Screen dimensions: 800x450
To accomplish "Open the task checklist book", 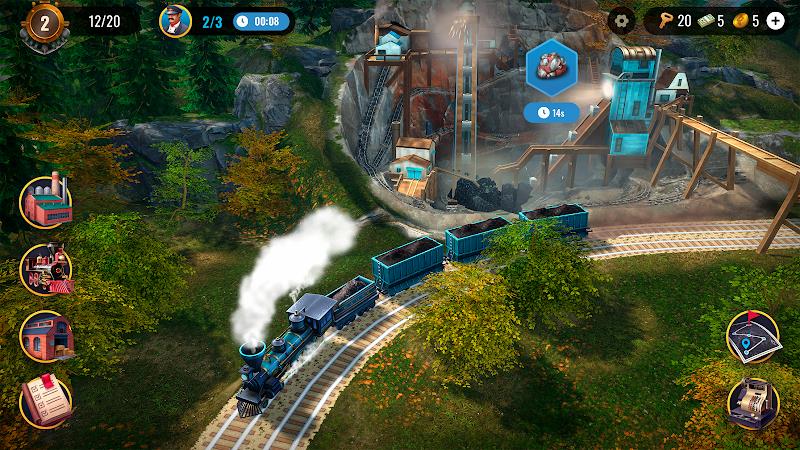I will click(x=46, y=403).
